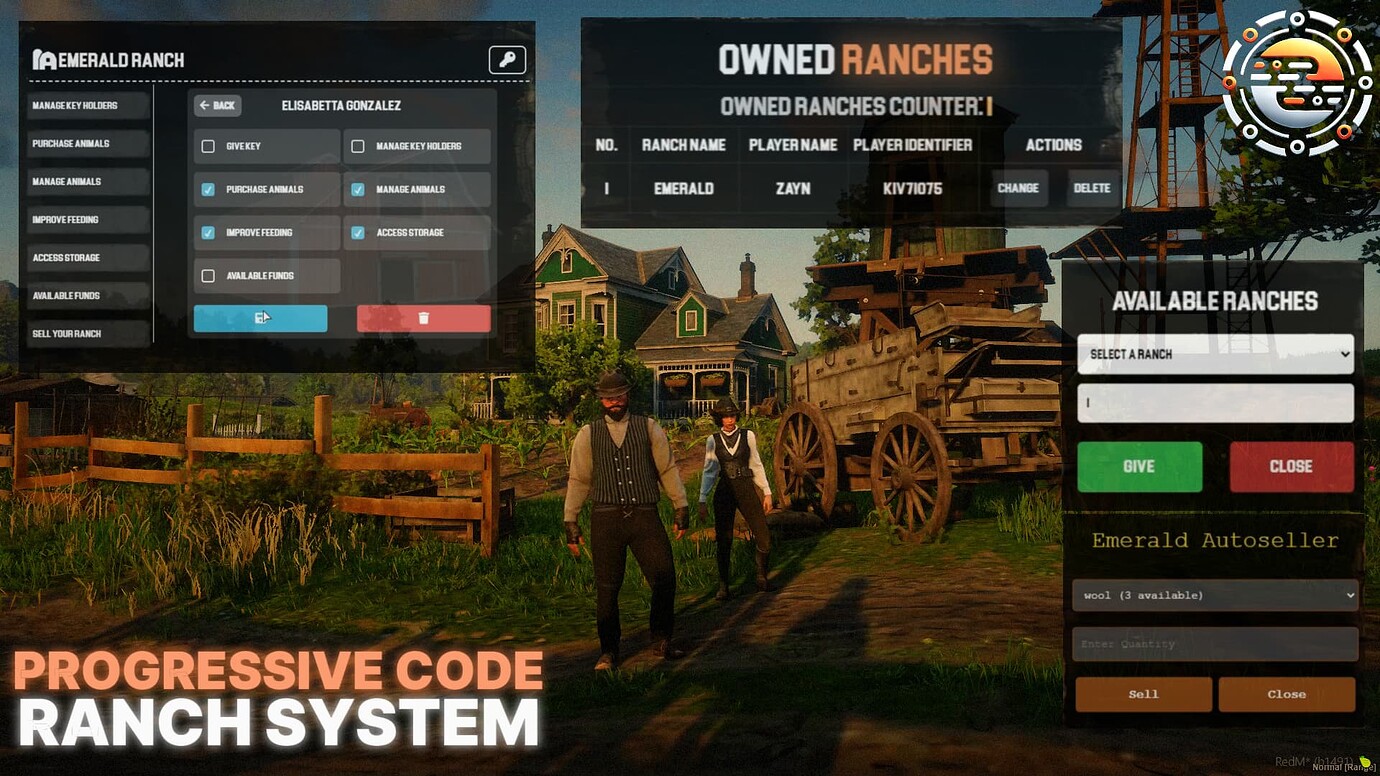This screenshot has height=776, width=1380.
Task: Delete the key holder using the trash icon
Action: click(x=423, y=317)
